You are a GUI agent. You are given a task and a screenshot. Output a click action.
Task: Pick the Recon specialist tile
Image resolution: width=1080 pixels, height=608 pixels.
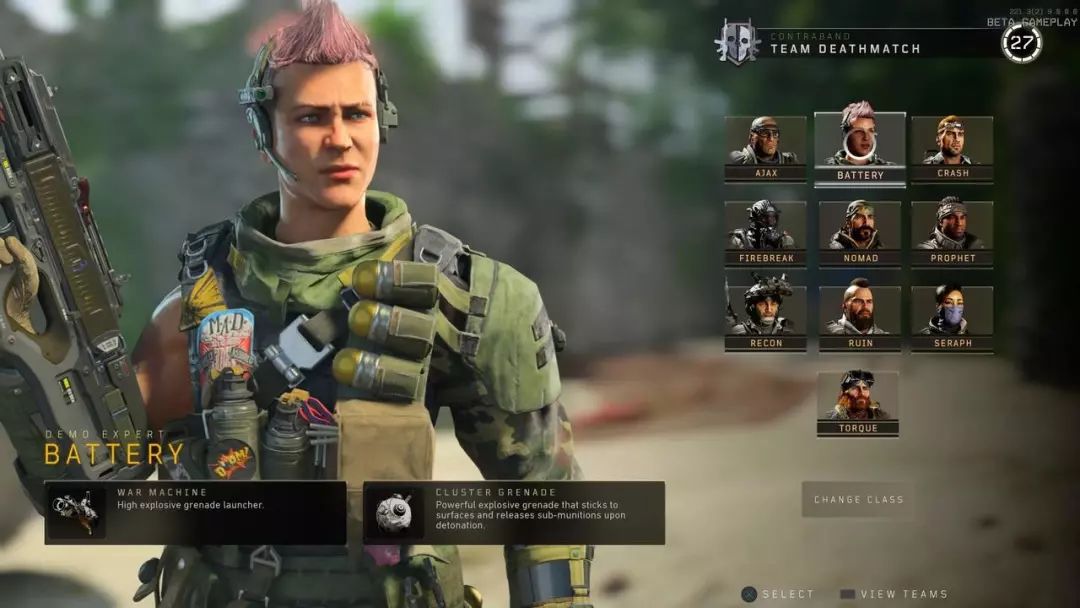tap(765, 316)
